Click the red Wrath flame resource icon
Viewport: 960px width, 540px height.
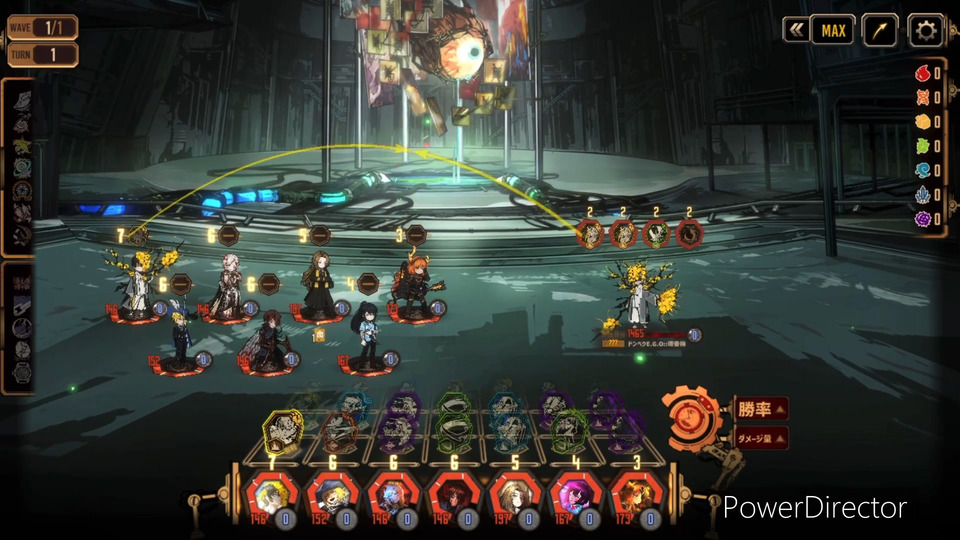coord(923,73)
